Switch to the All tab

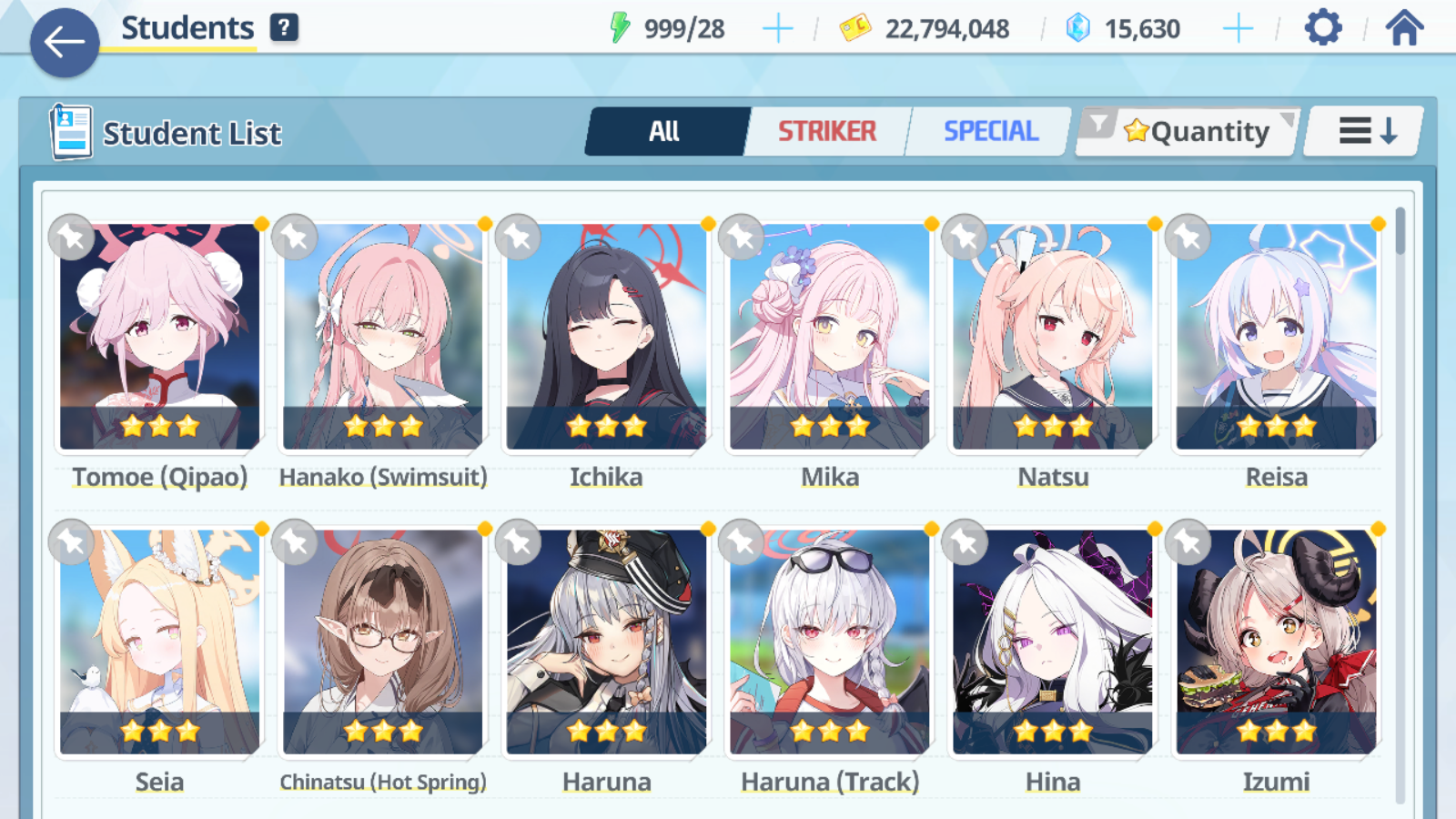(x=665, y=132)
